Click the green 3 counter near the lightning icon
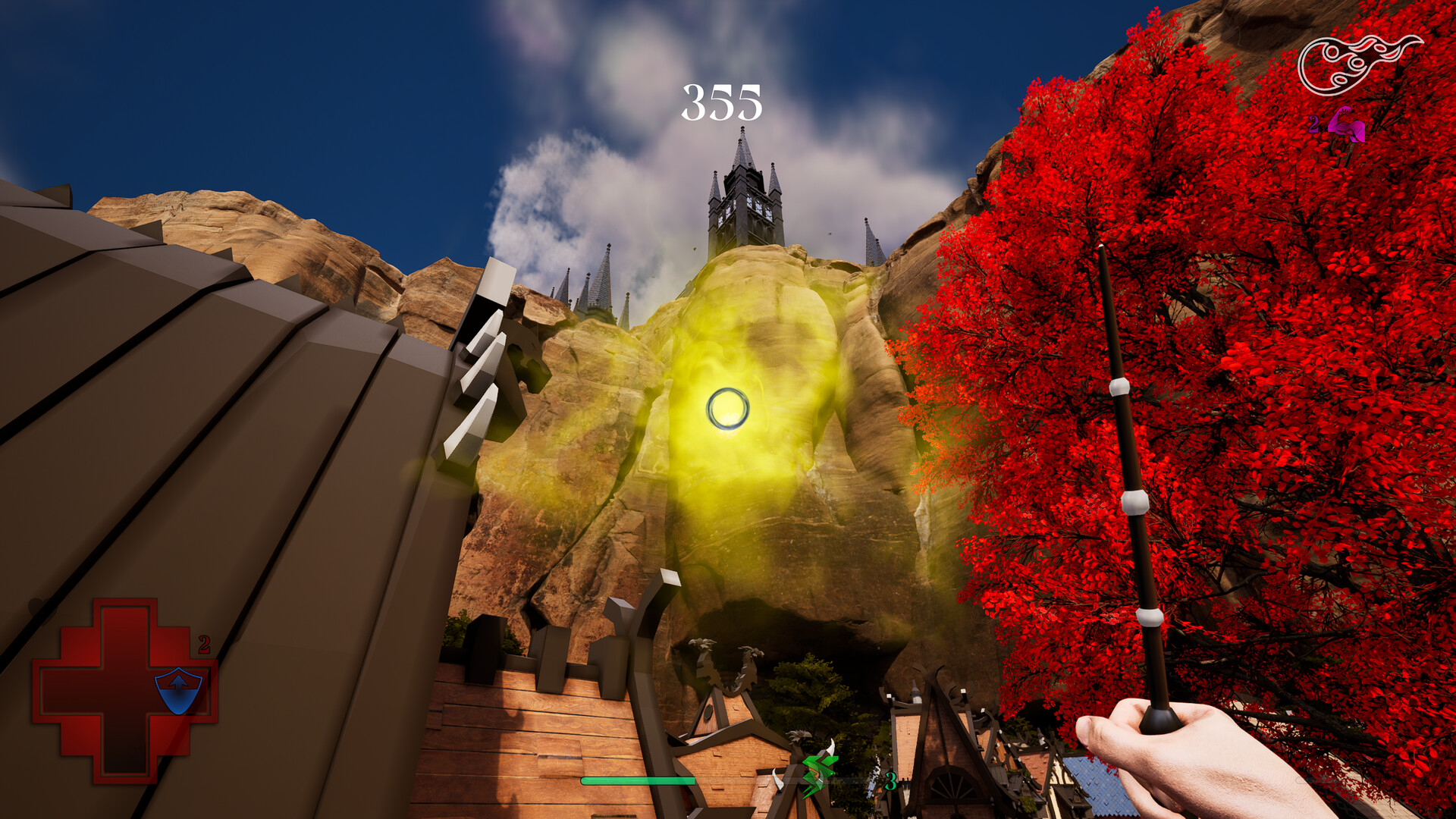 click(x=890, y=782)
